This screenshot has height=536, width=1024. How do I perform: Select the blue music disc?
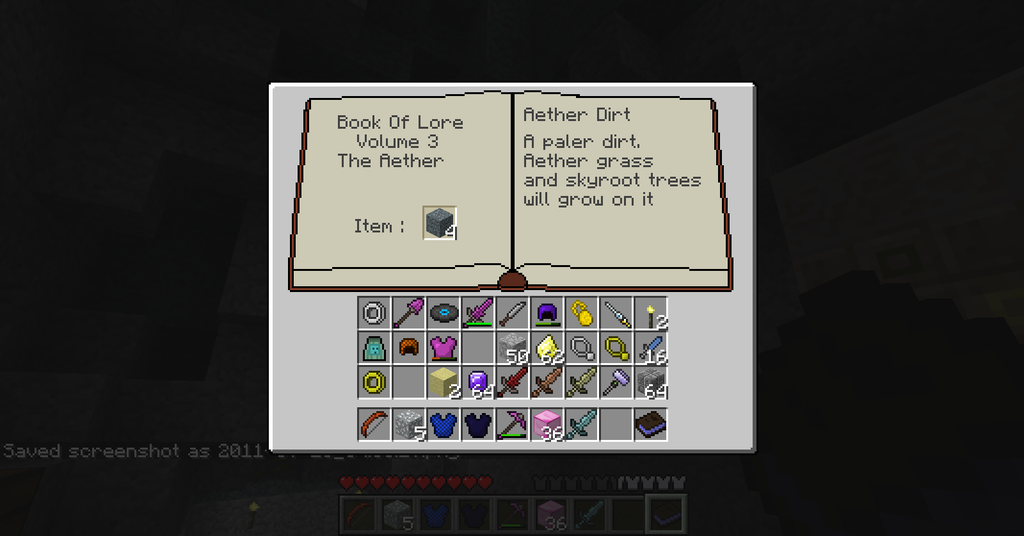point(442,314)
